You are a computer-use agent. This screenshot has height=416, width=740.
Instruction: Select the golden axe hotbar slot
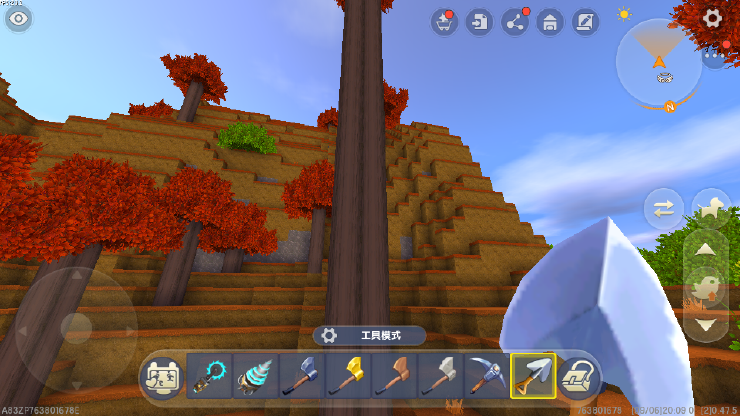[x=345, y=376]
